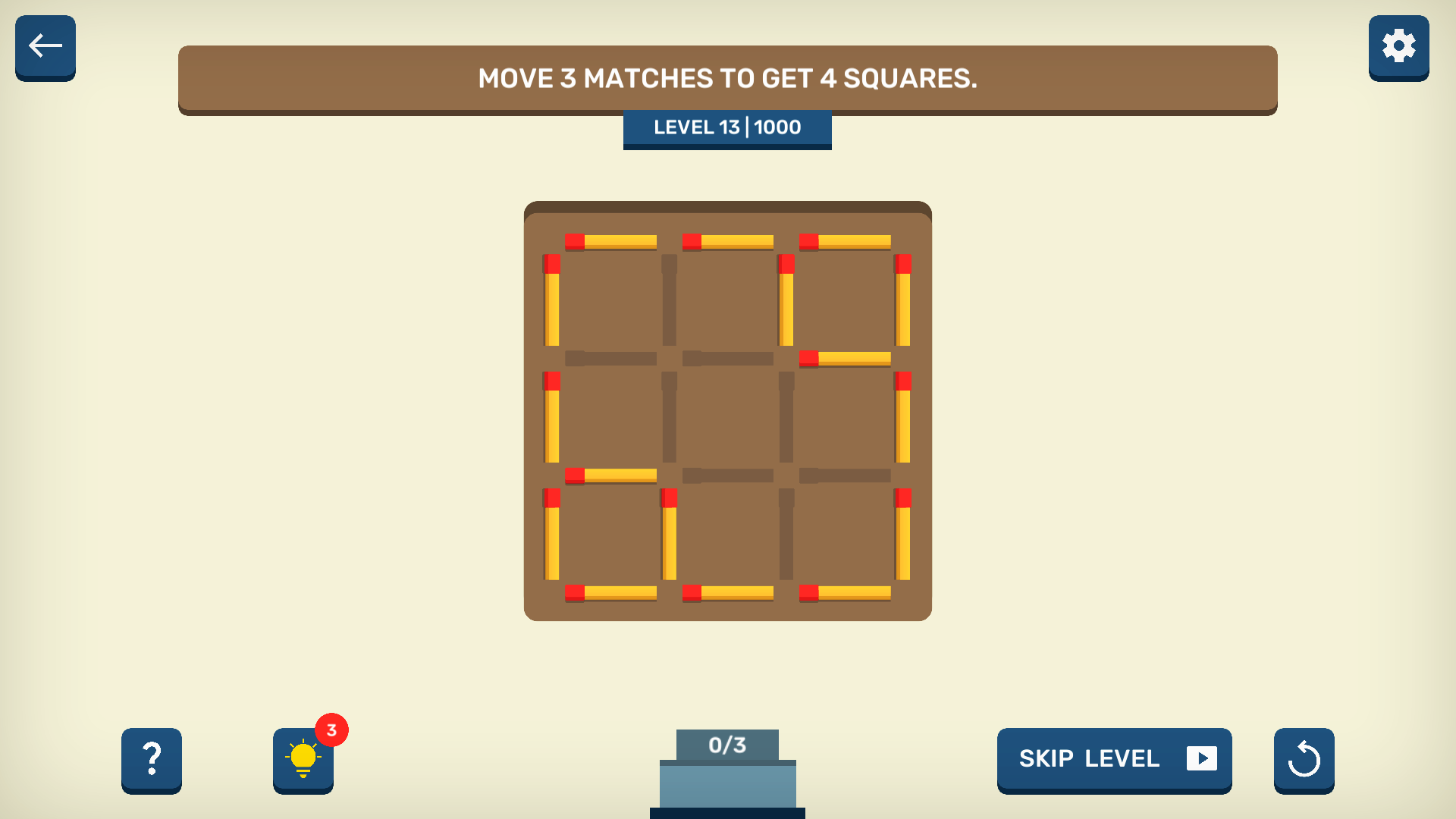Click the red hint counter badge

coord(331,730)
